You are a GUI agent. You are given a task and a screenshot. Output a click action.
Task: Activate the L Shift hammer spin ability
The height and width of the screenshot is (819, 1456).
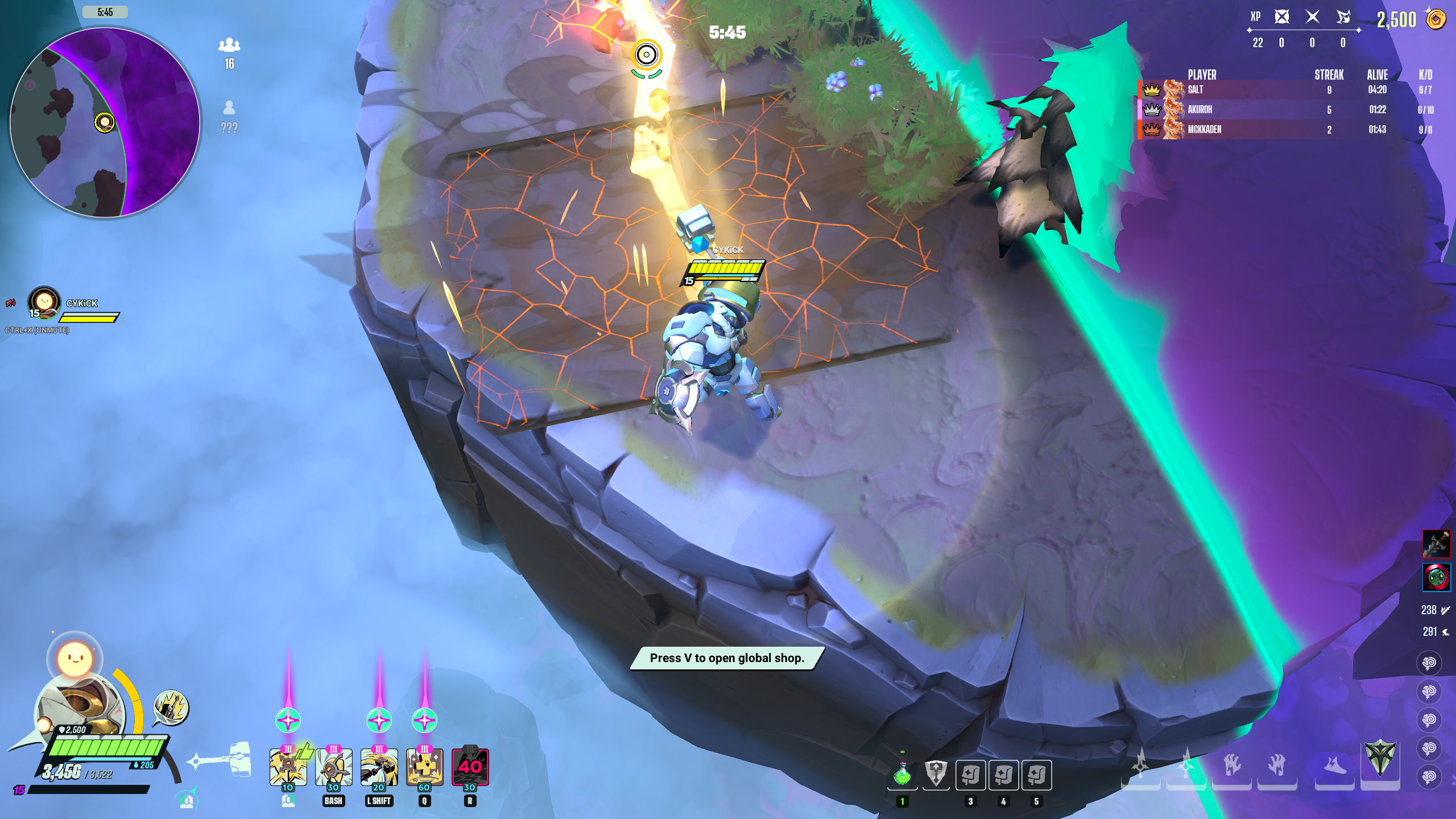coord(379,767)
